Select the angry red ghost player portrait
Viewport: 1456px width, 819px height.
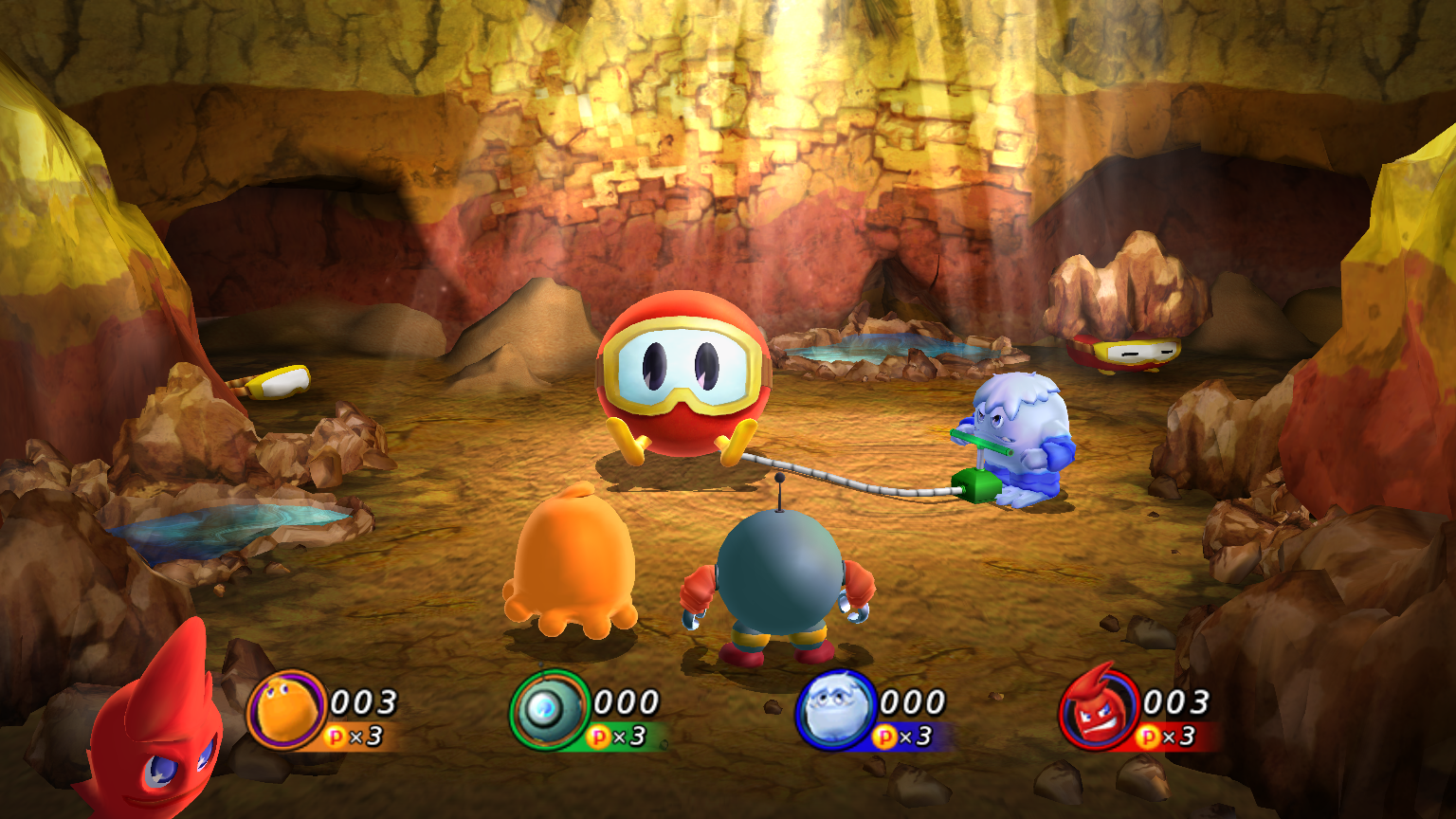click(x=1098, y=710)
